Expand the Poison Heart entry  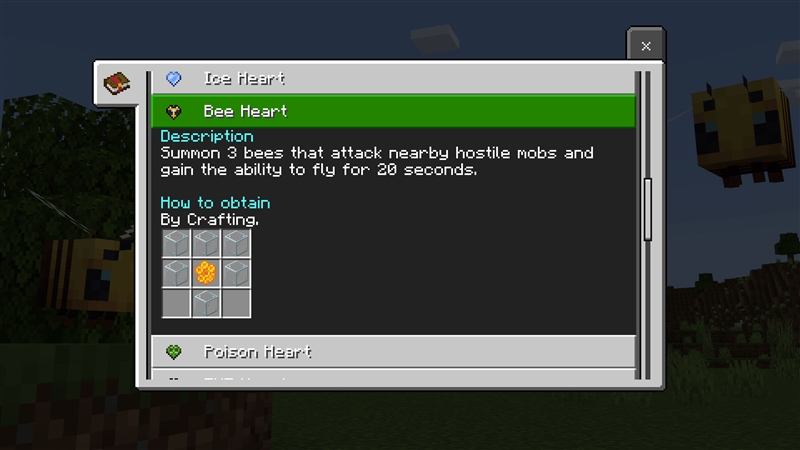(x=392, y=352)
